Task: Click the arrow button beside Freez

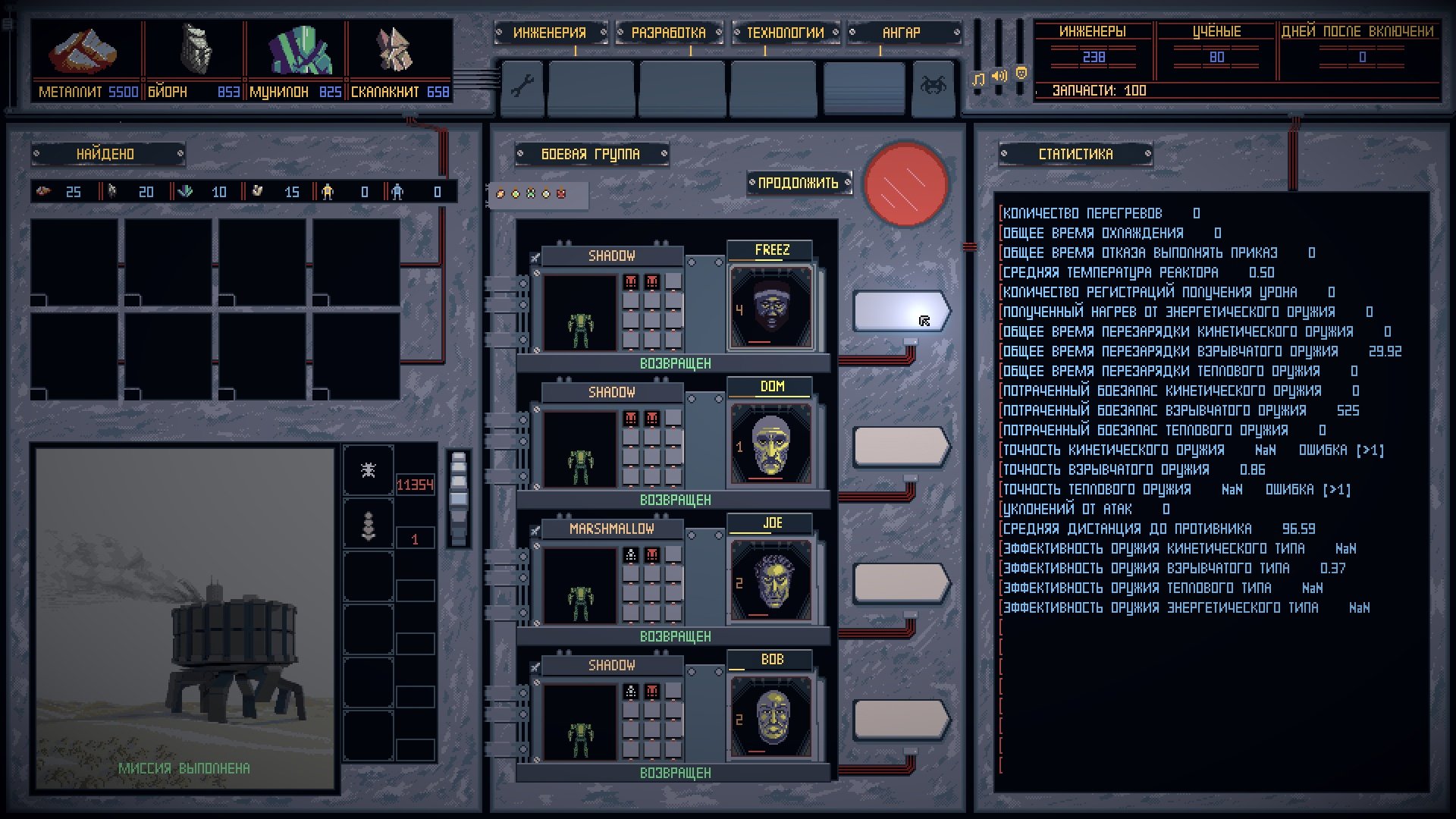Action: [x=900, y=311]
